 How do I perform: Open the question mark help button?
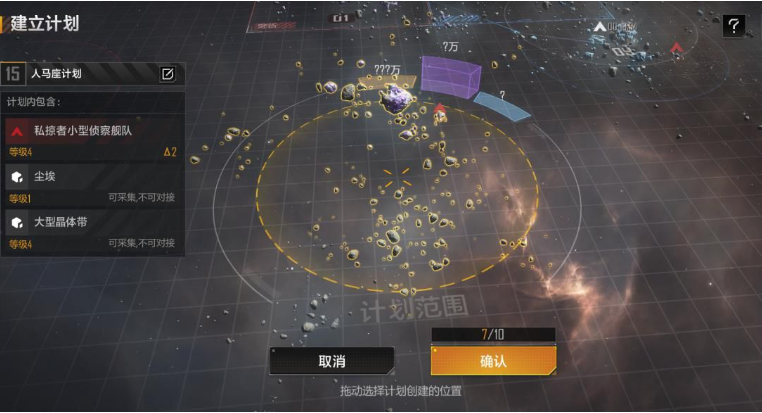click(734, 26)
